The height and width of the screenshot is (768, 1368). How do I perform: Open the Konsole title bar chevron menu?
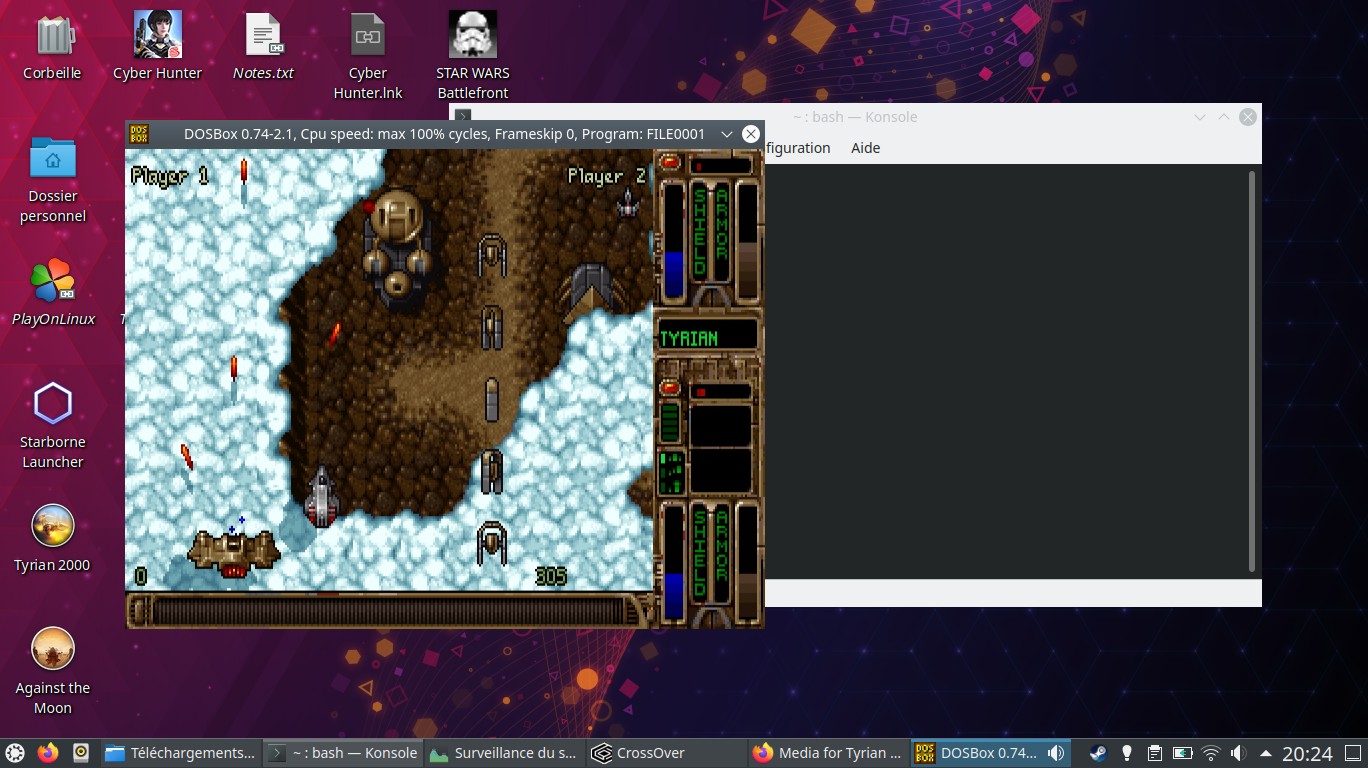coord(1199,117)
